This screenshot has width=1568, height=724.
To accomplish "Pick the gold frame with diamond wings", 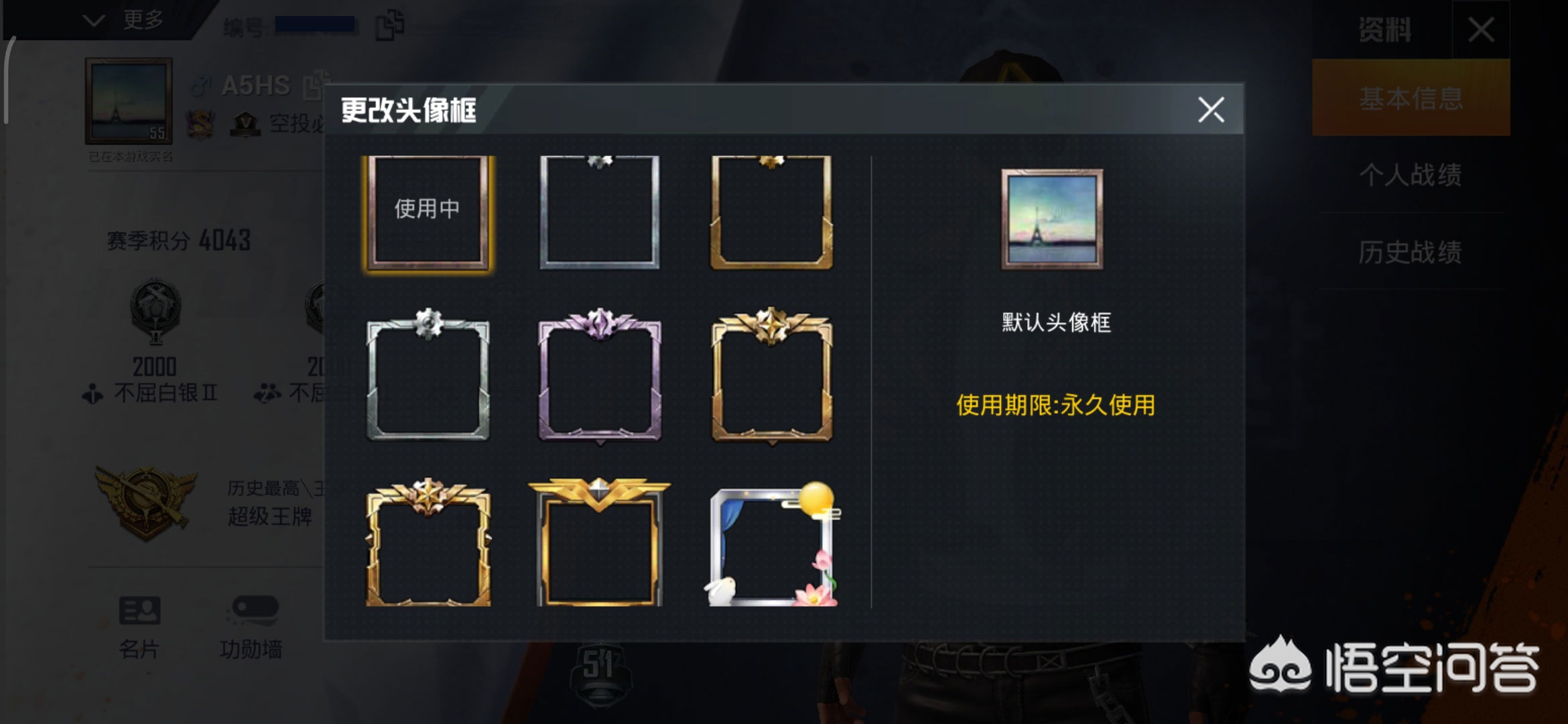I will (600, 544).
